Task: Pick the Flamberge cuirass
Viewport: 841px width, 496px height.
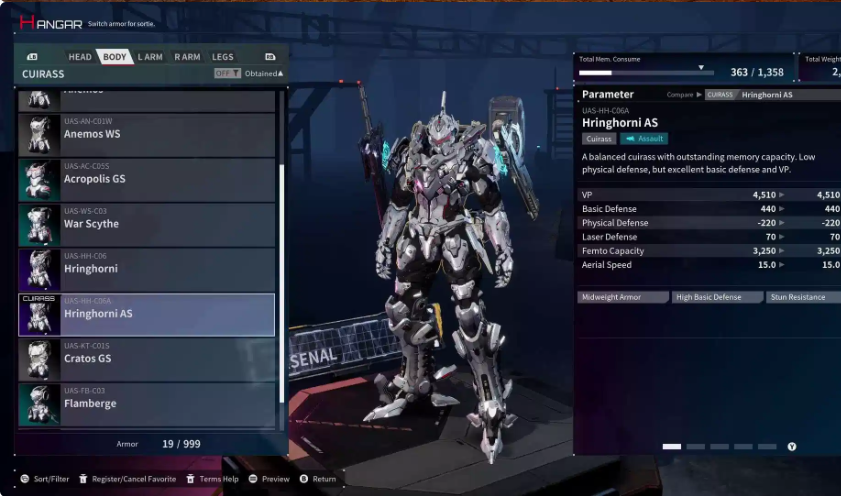Action: point(147,404)
